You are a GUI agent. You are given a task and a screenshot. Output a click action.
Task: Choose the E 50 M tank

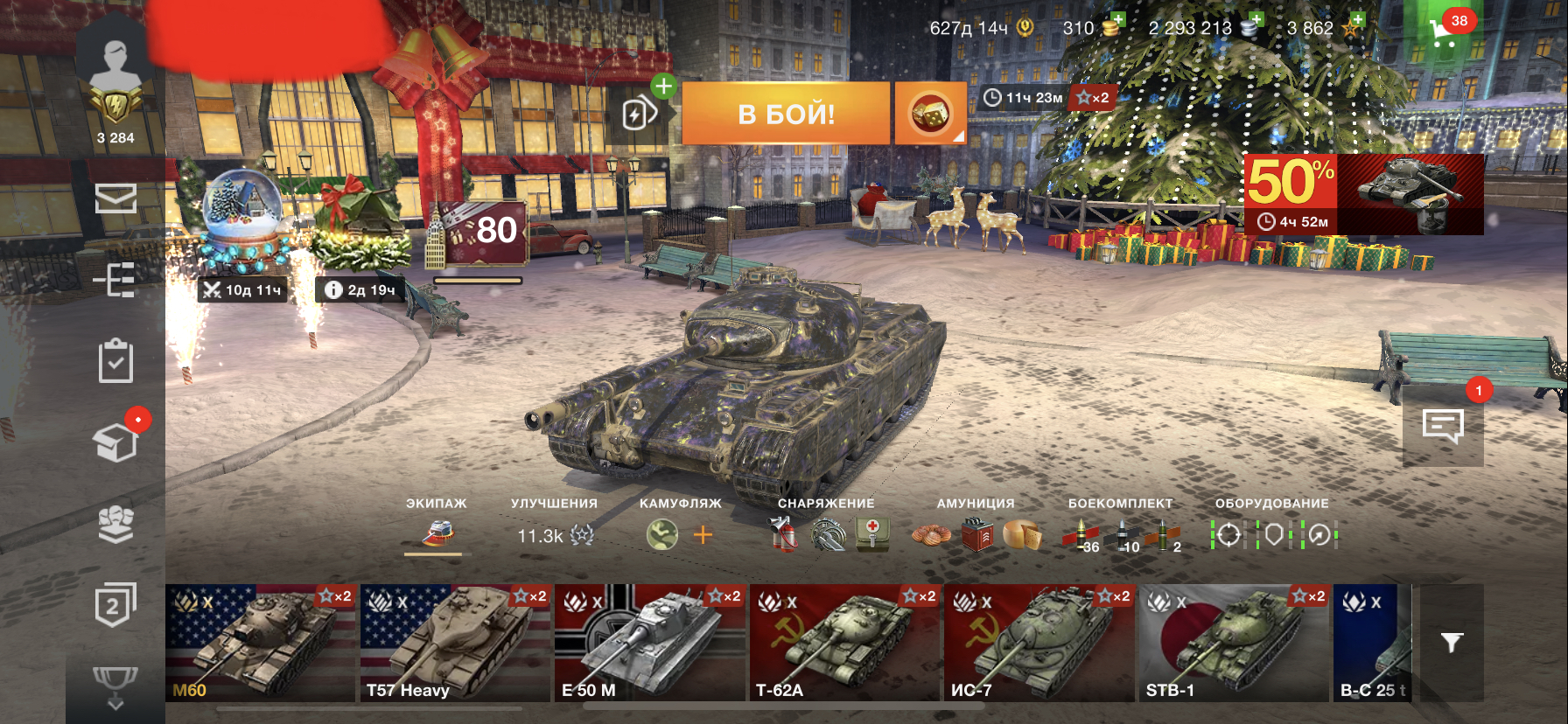[649, 643]
